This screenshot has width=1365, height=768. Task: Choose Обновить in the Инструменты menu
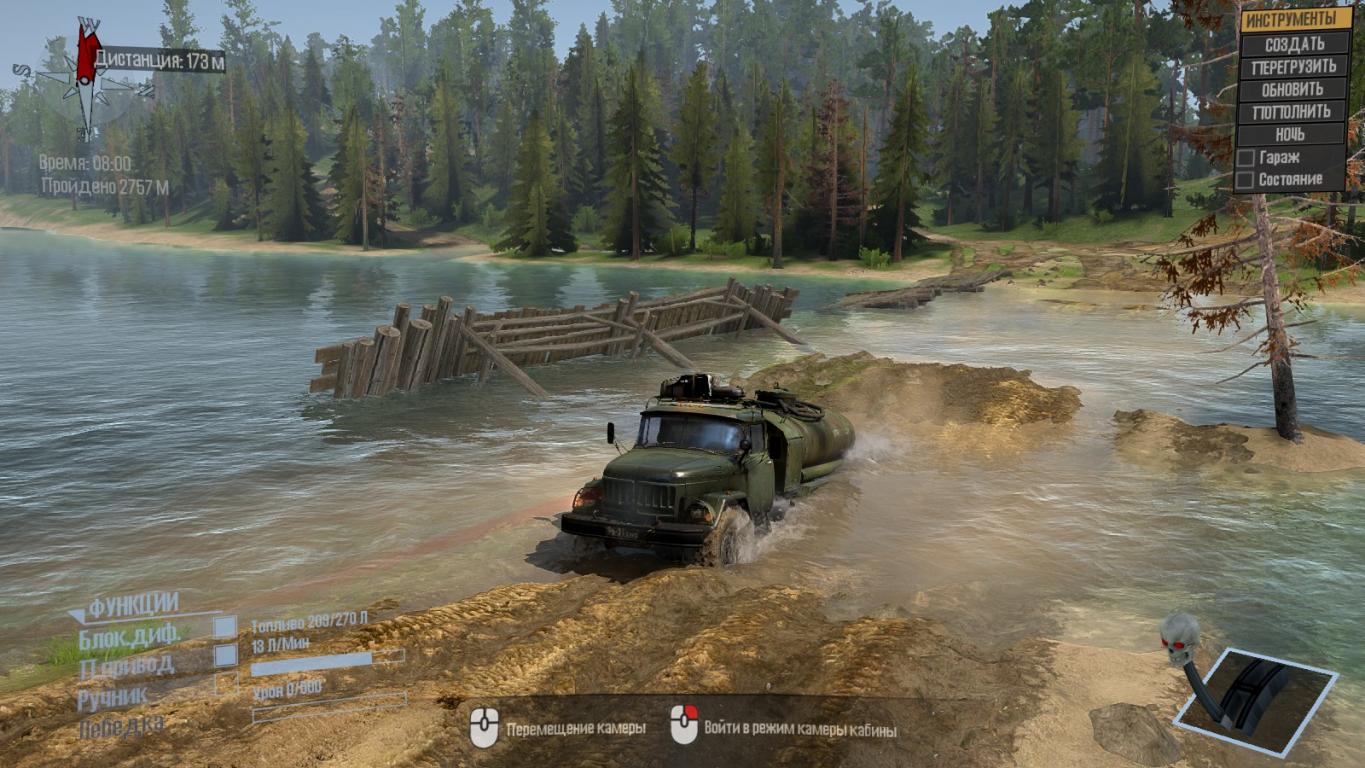pos(1295,89)
